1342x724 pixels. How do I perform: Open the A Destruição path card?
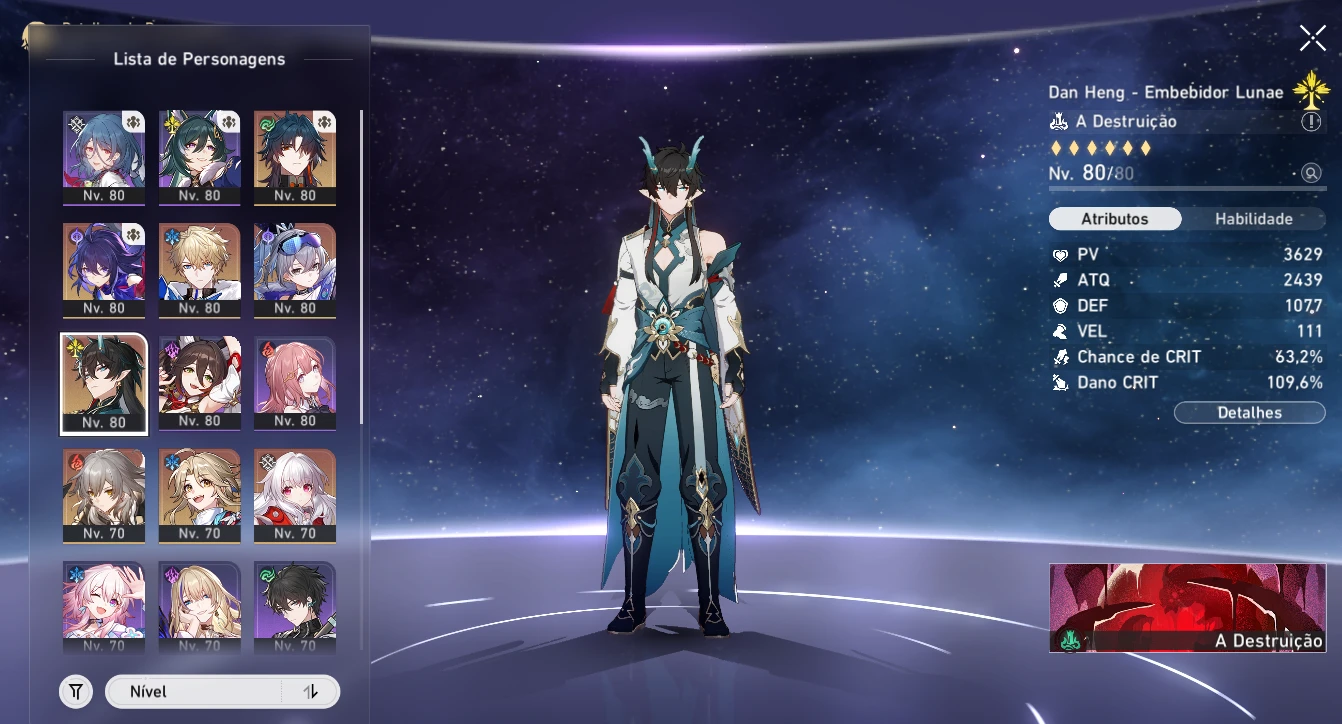coord(1187,607)
